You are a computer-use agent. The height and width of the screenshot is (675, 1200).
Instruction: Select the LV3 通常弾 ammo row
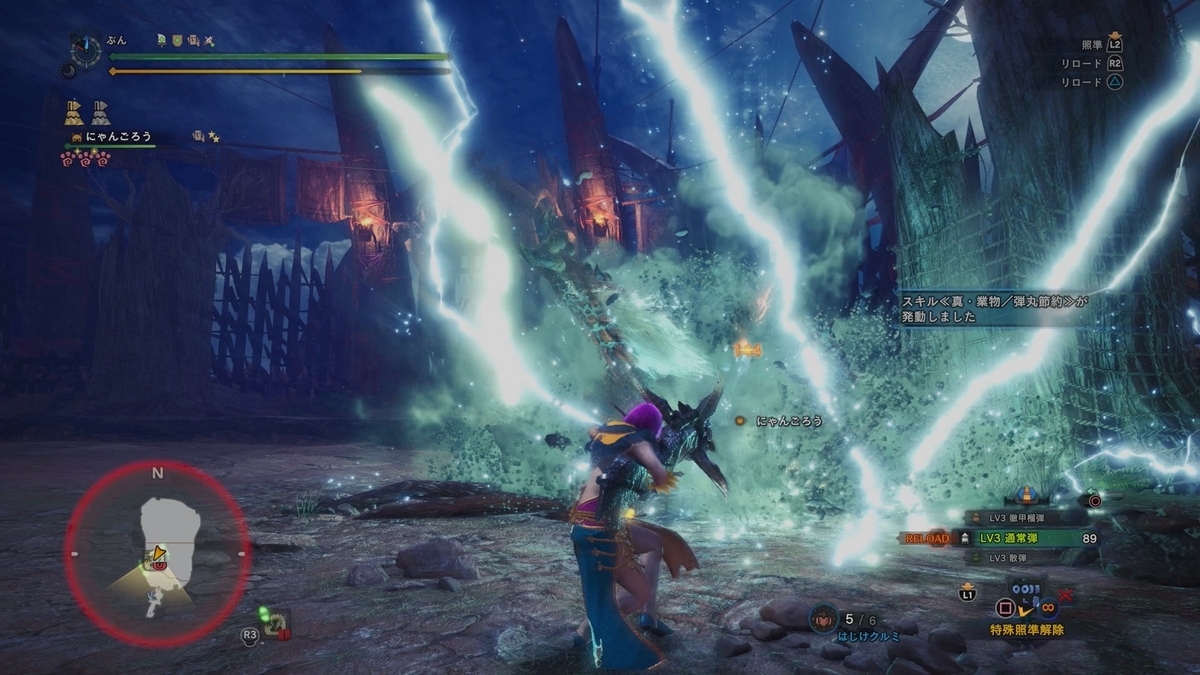pyautogui.click(x=1008, y=538)
